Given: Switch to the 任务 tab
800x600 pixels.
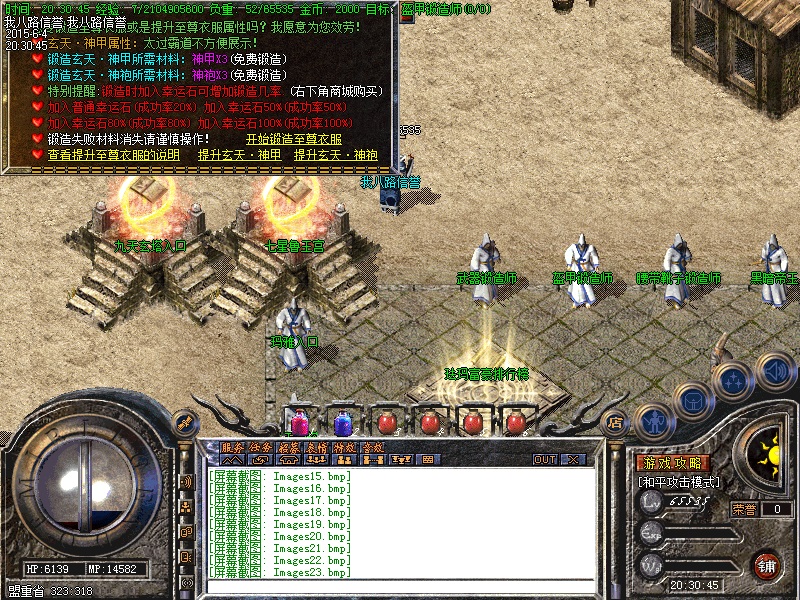Looking at the screenshot, I should pyautogui.click(x=260, y=447).
